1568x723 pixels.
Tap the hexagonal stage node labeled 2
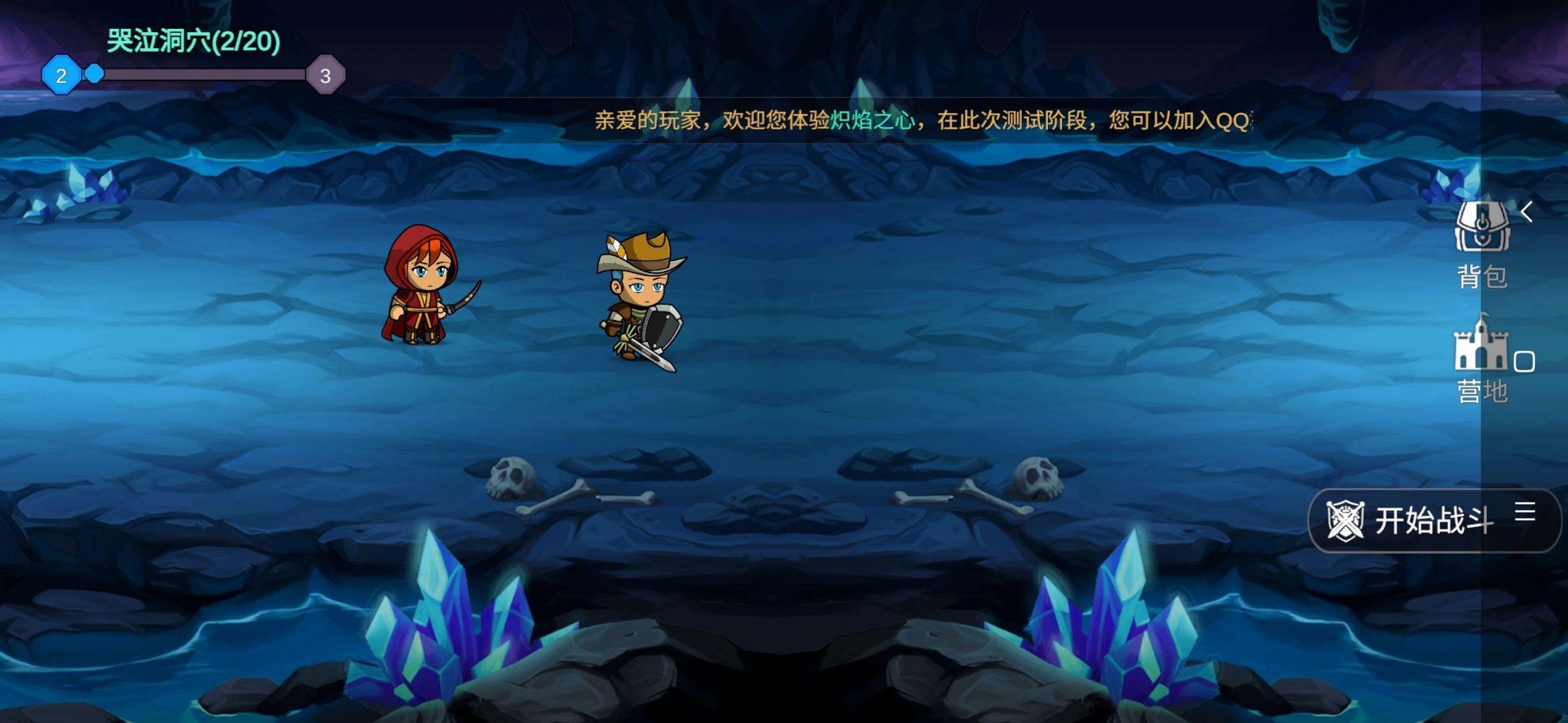pos(61,76)
